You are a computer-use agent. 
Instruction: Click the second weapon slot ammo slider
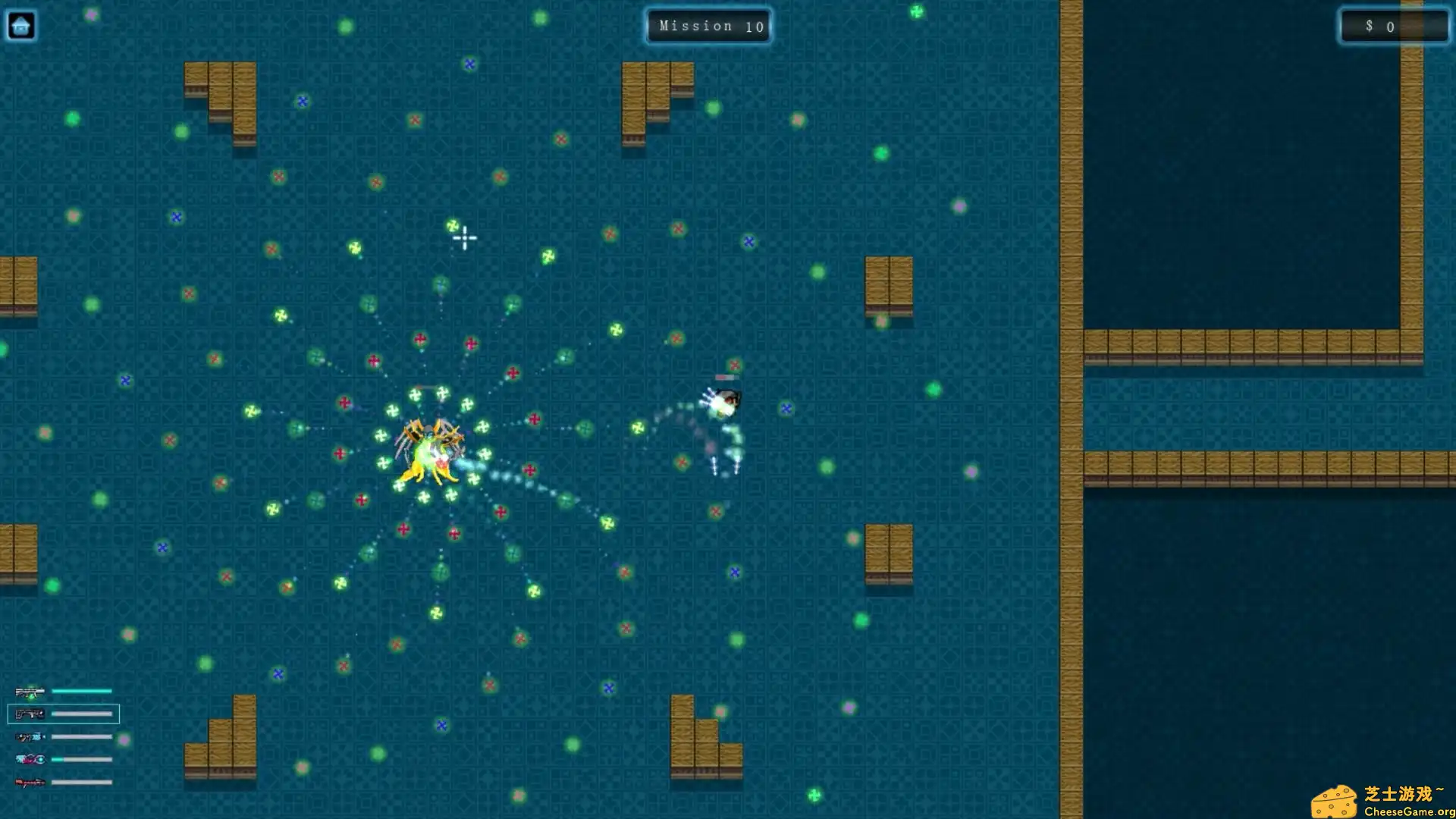82,714
